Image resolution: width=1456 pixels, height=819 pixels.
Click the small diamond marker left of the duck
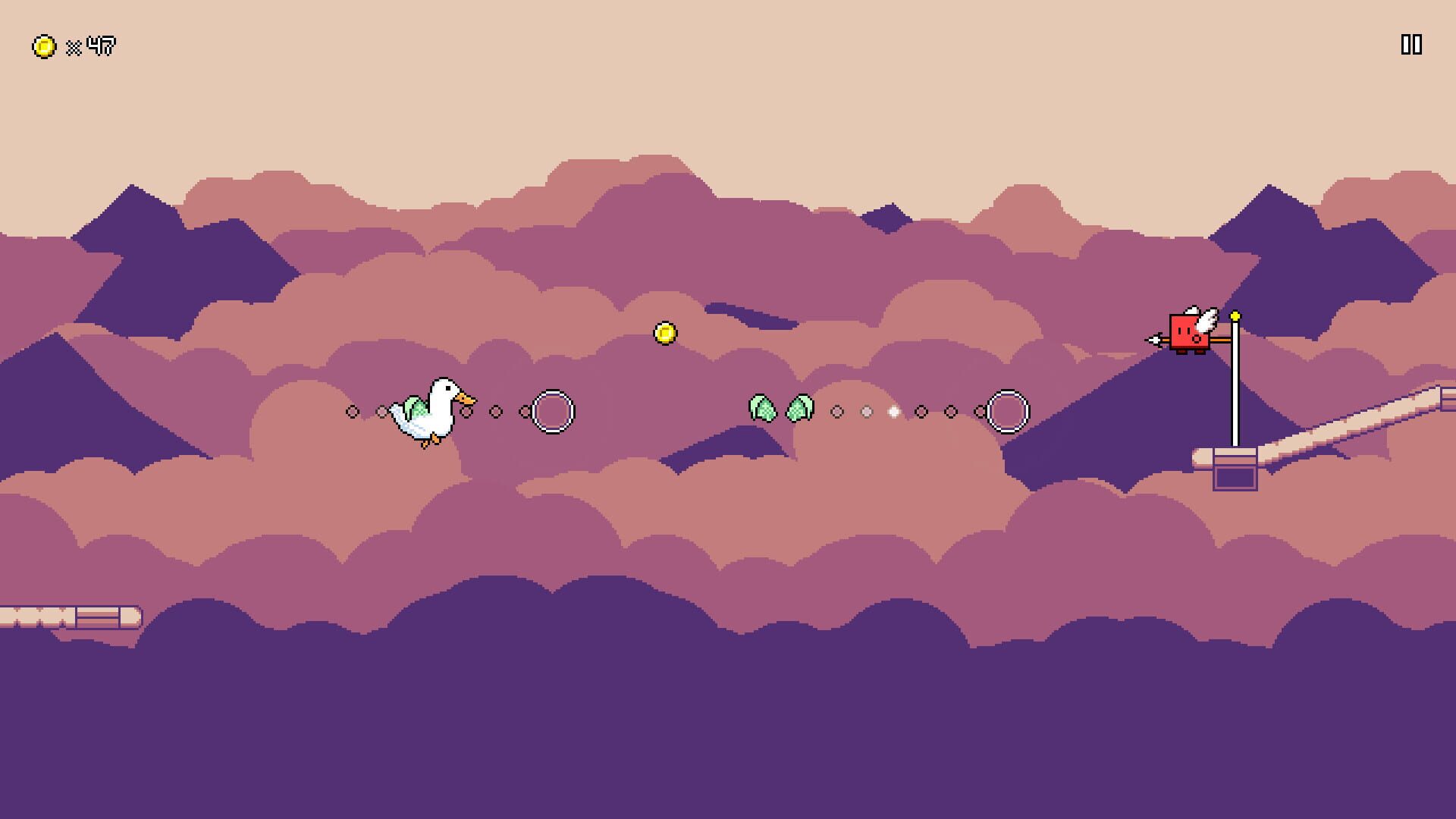(x=352, y=411)
